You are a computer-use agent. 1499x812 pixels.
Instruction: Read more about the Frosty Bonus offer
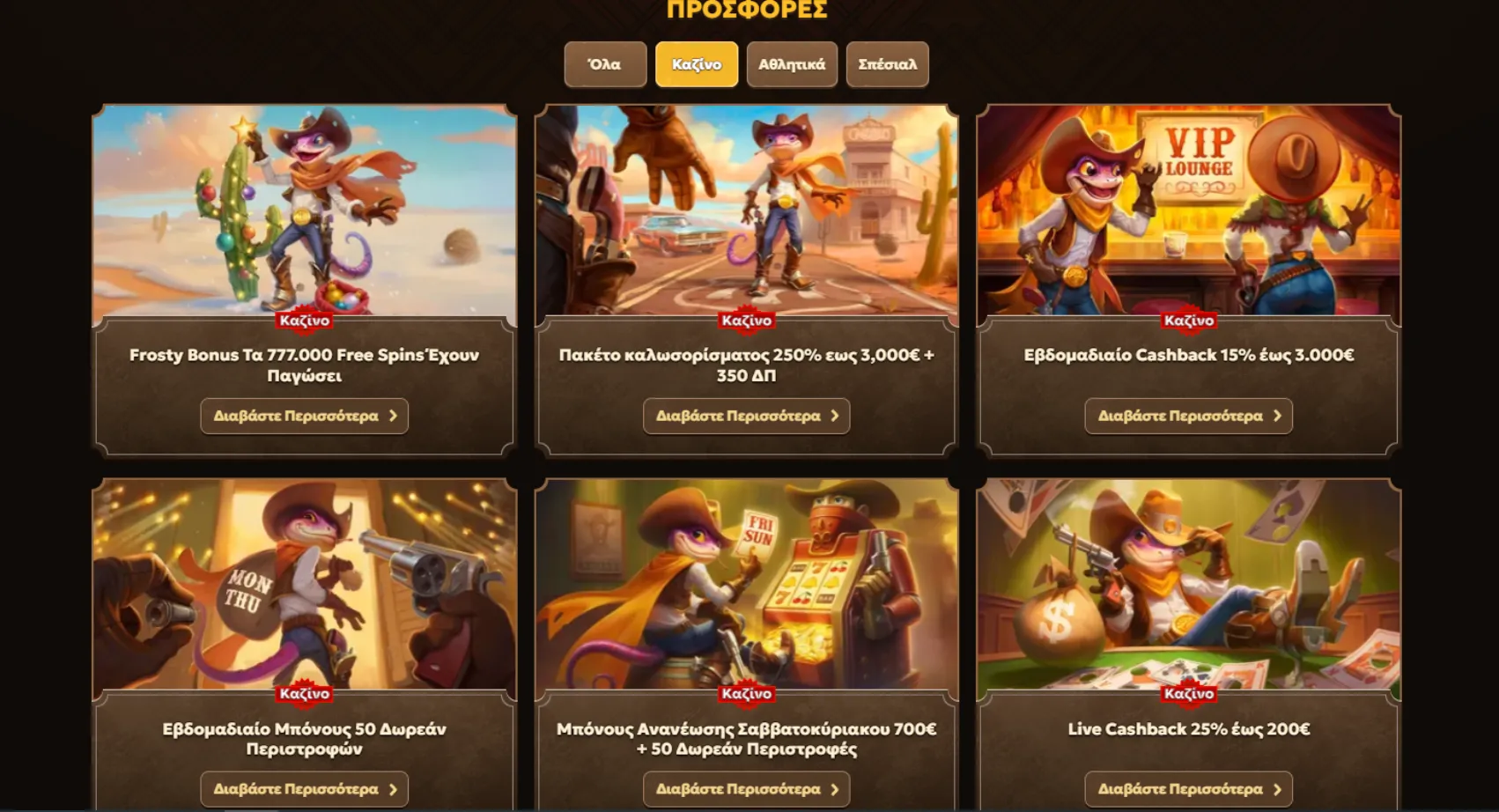click(304, 416)
